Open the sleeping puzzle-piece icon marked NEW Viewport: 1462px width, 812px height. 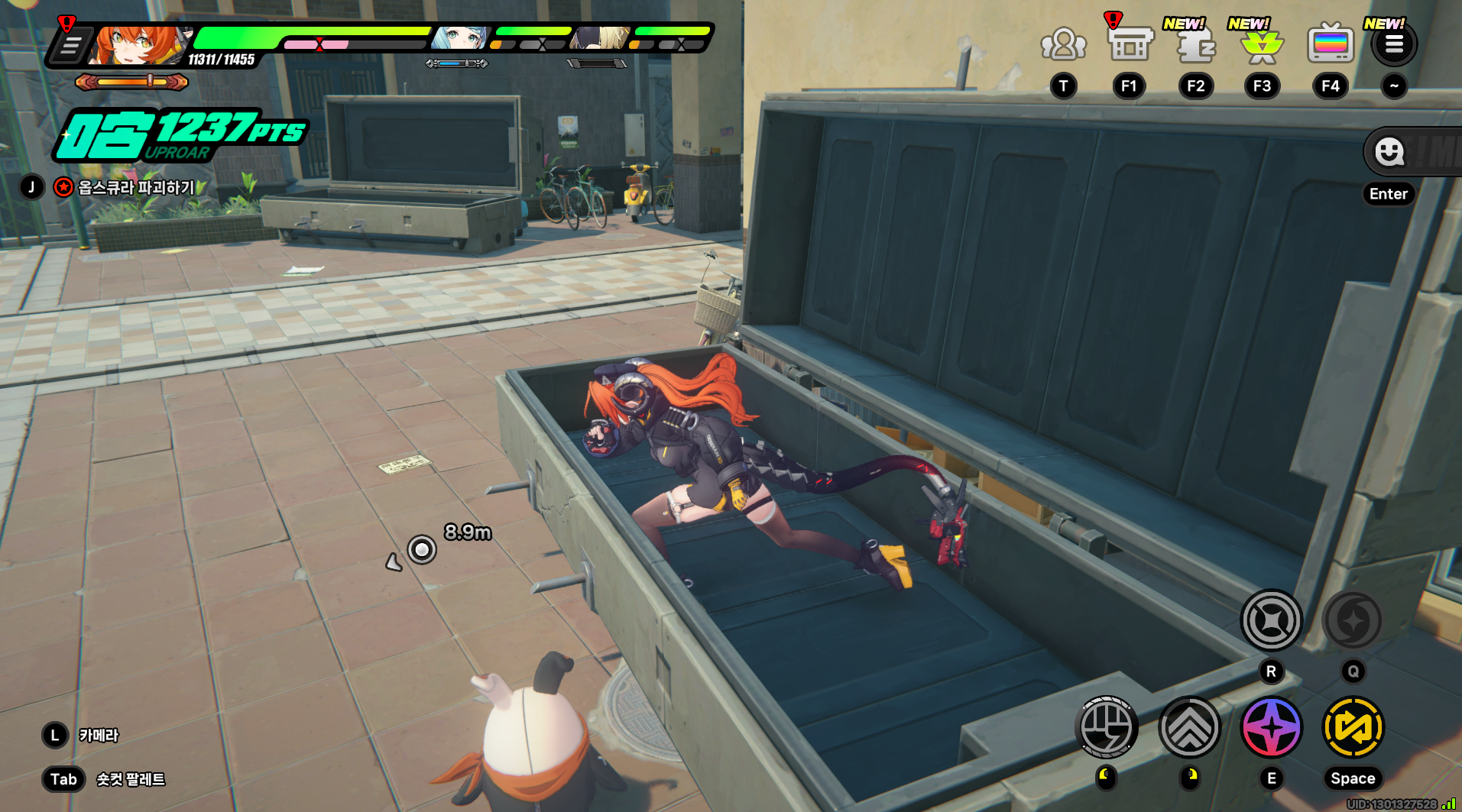coord(1195,46)
